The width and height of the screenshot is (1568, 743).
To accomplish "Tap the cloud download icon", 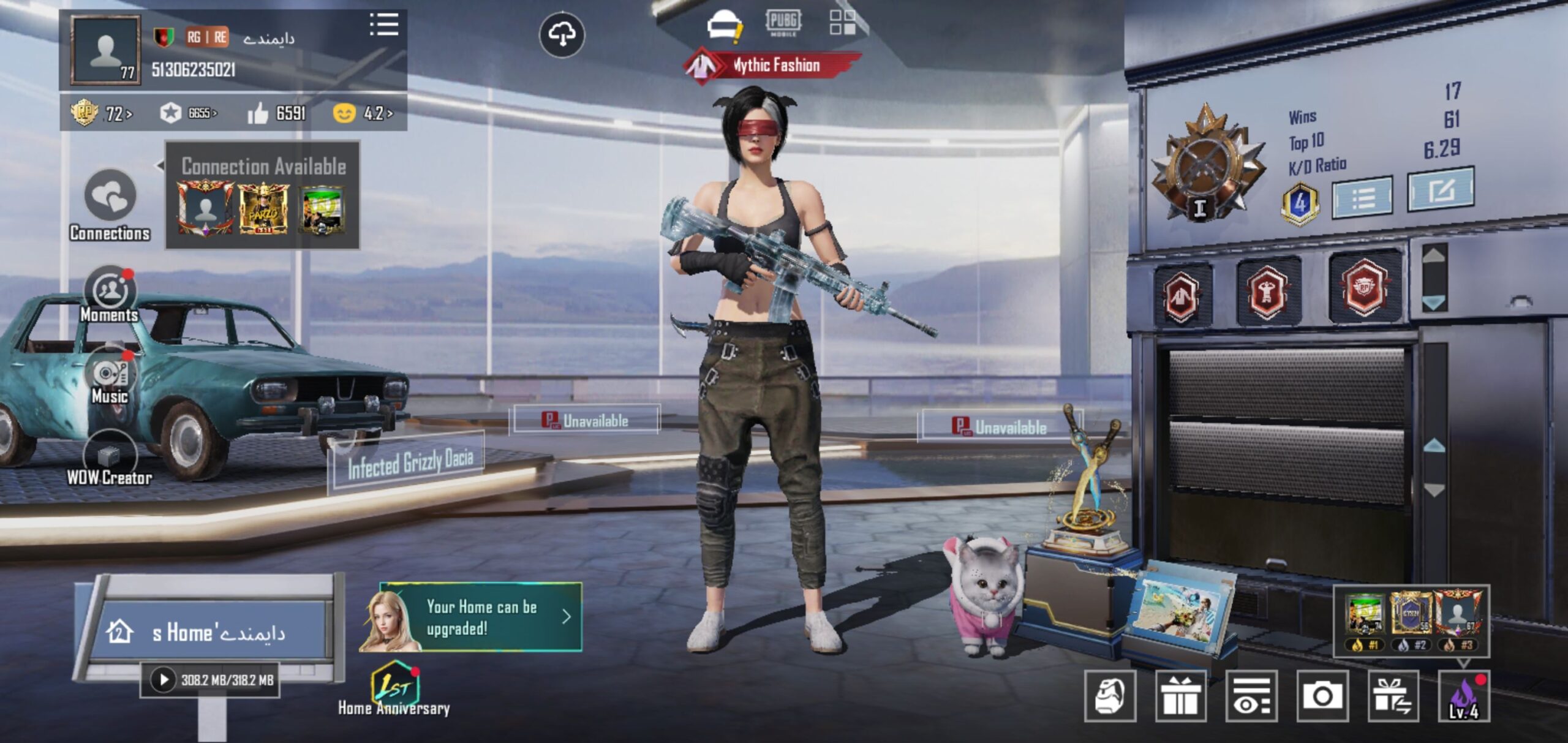I will [x=562, y=34].
